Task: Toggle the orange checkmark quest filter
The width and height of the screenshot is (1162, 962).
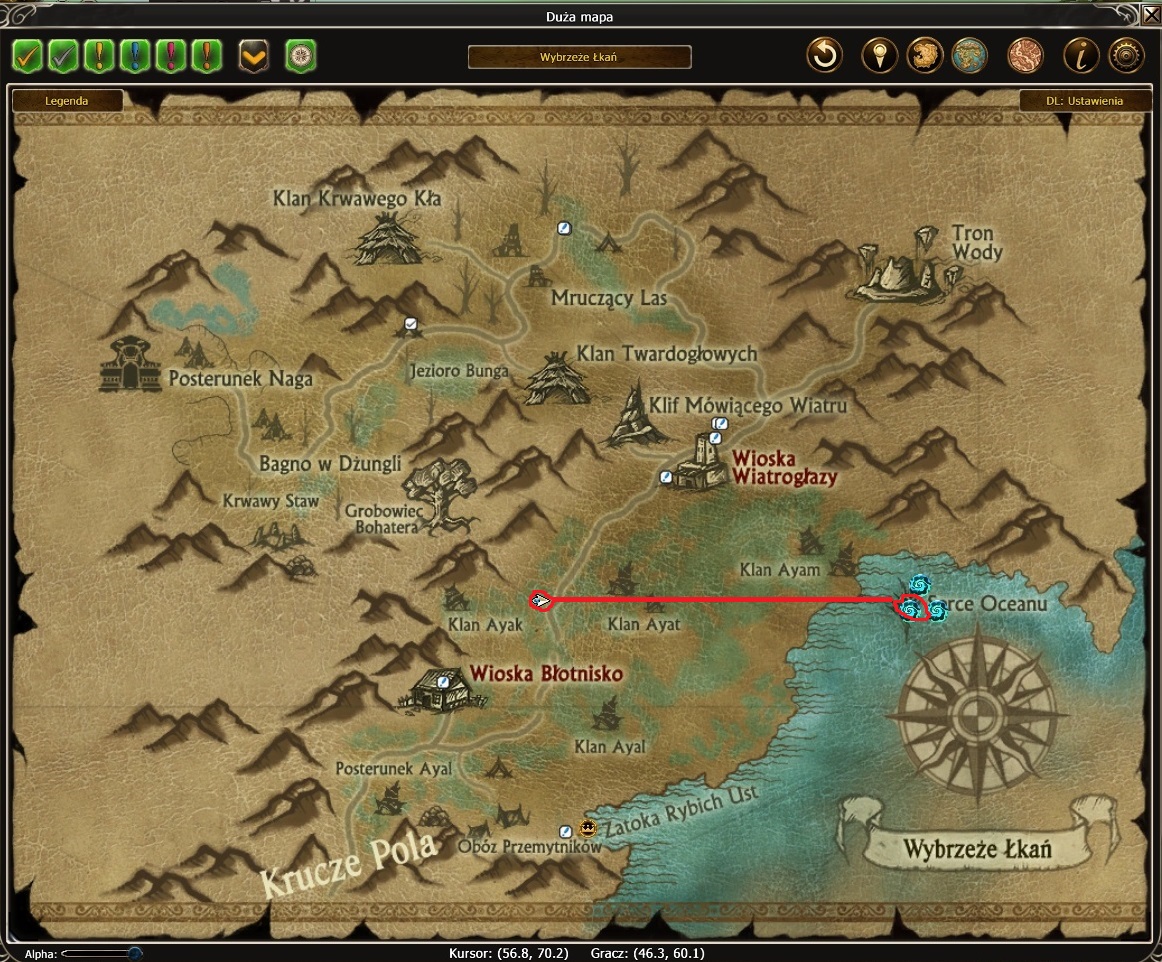Action: [x=27, y=56]
